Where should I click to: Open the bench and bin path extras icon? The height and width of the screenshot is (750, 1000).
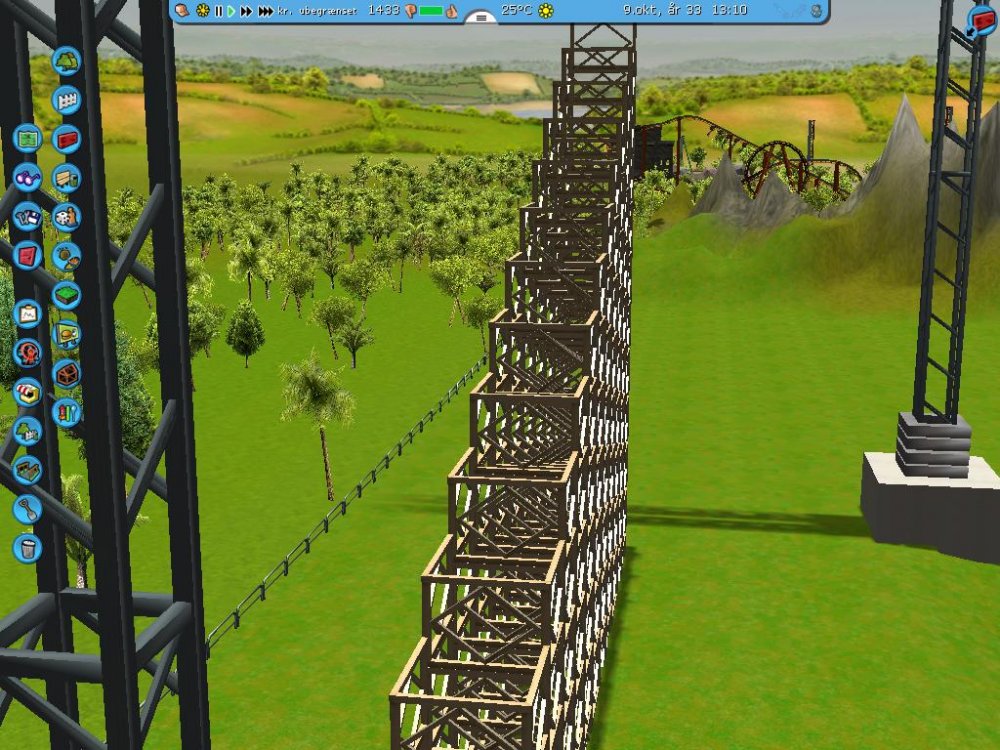click(x=66, y=178)
